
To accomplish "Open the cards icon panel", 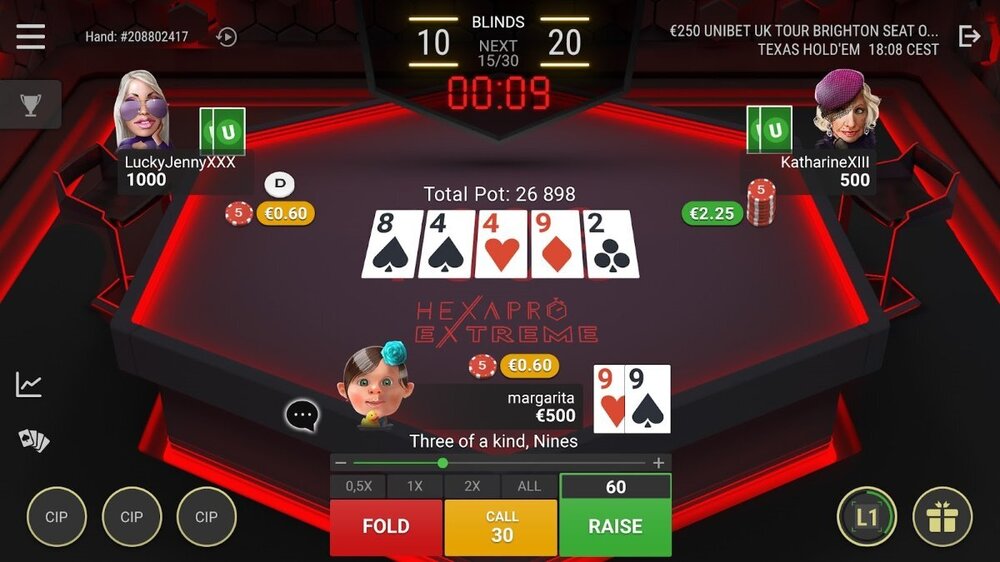I will 33,440.
